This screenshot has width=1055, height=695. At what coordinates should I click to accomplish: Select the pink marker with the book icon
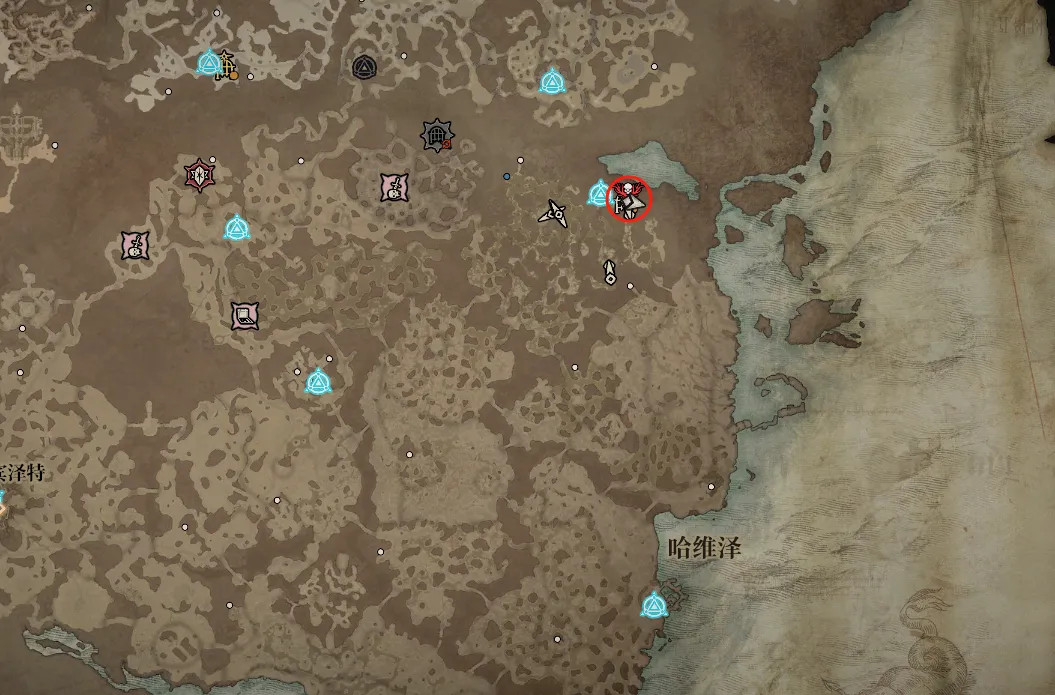[244, 316]
